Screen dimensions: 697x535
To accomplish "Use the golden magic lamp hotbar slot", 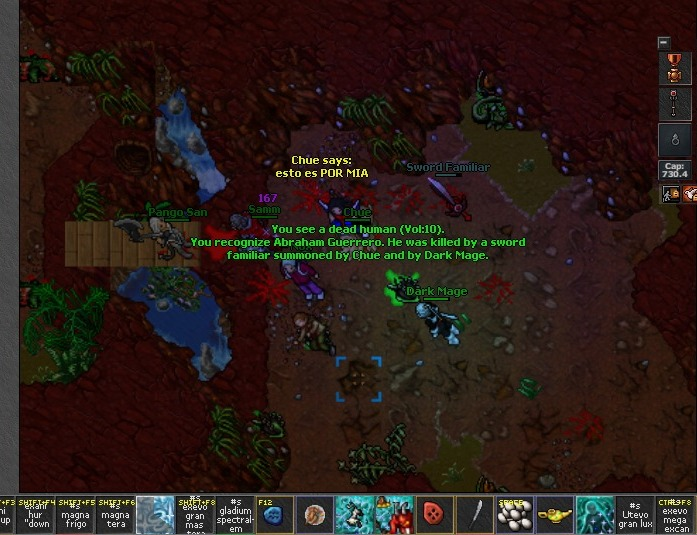I will (555, 514).
